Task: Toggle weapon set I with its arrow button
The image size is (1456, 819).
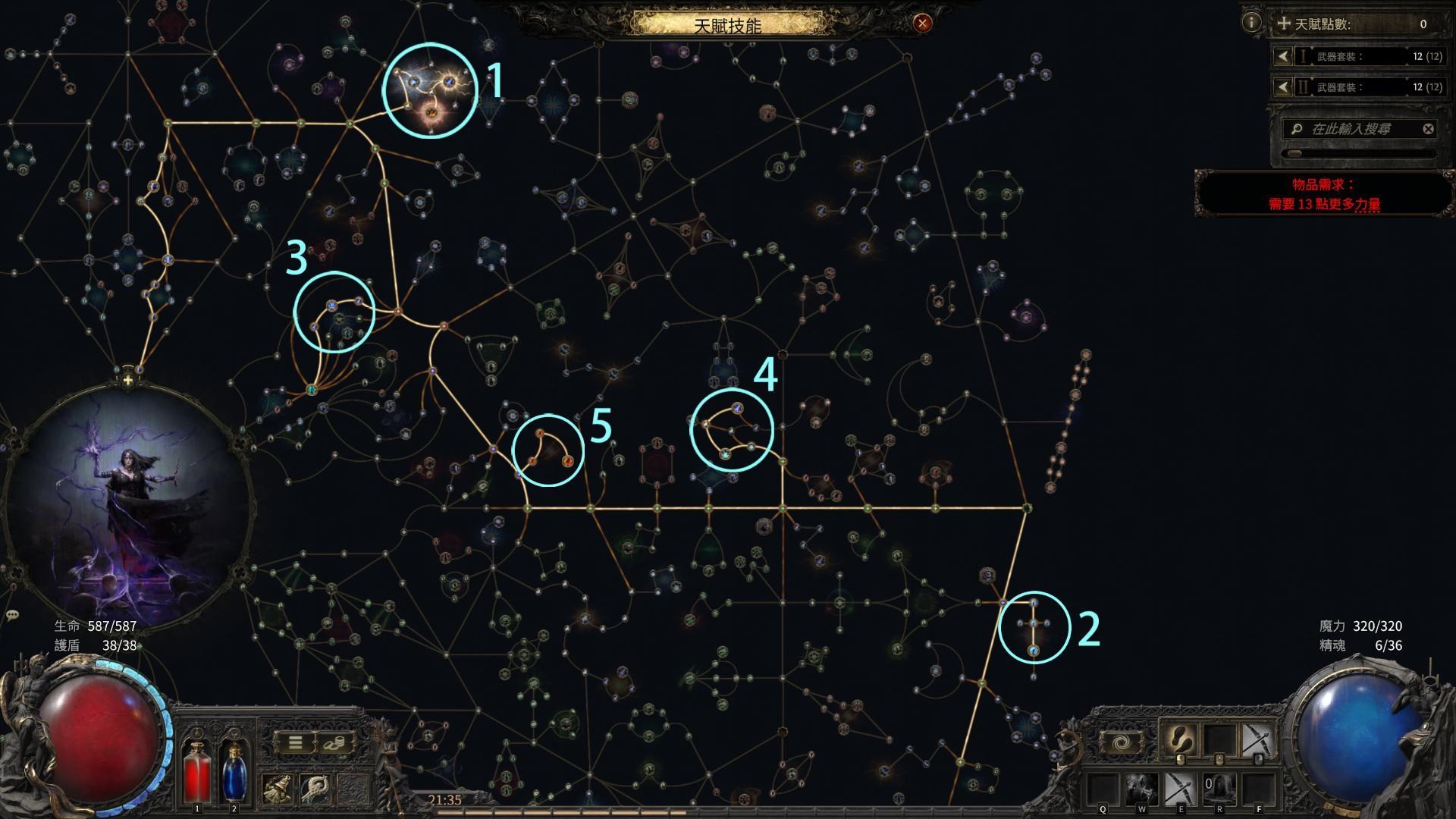Action: pyautogui.click(x=1283, y=55)
